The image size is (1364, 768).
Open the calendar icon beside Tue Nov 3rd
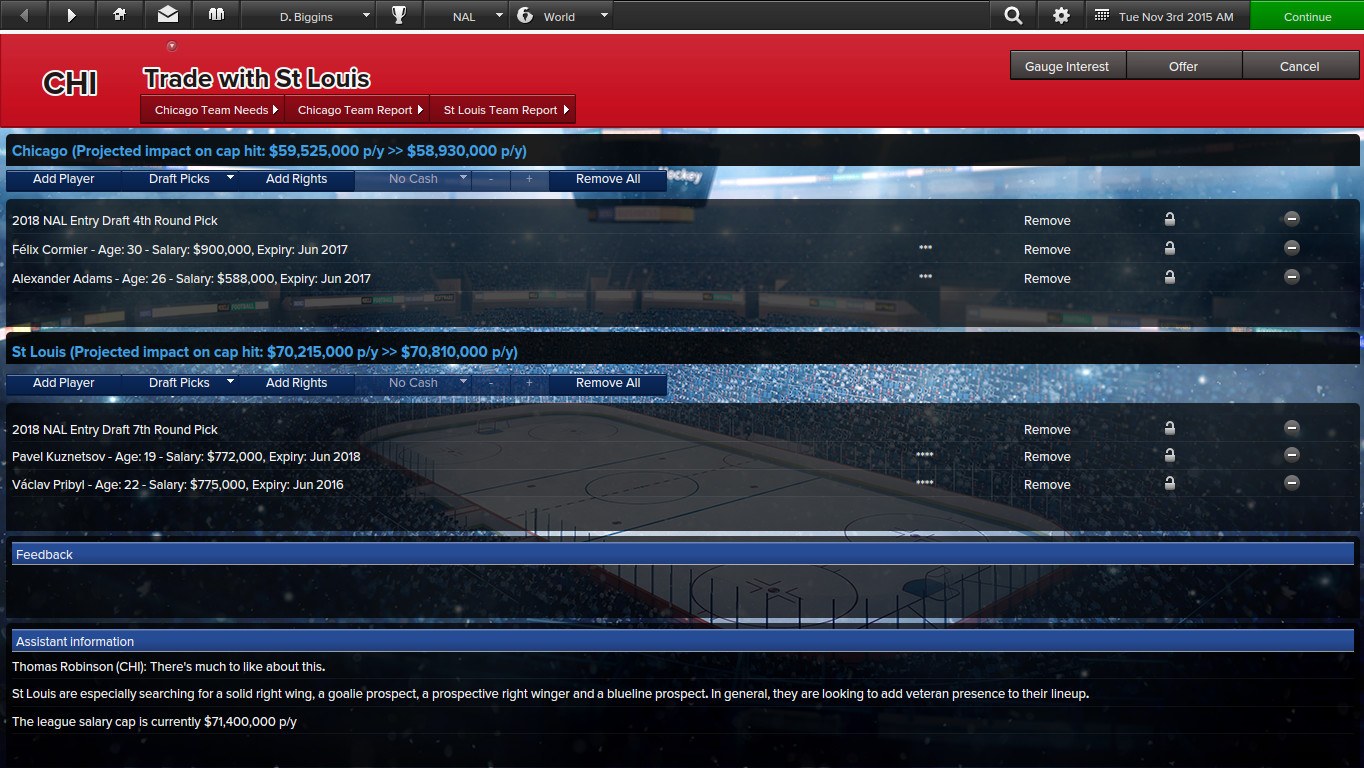coord(1103,14)
